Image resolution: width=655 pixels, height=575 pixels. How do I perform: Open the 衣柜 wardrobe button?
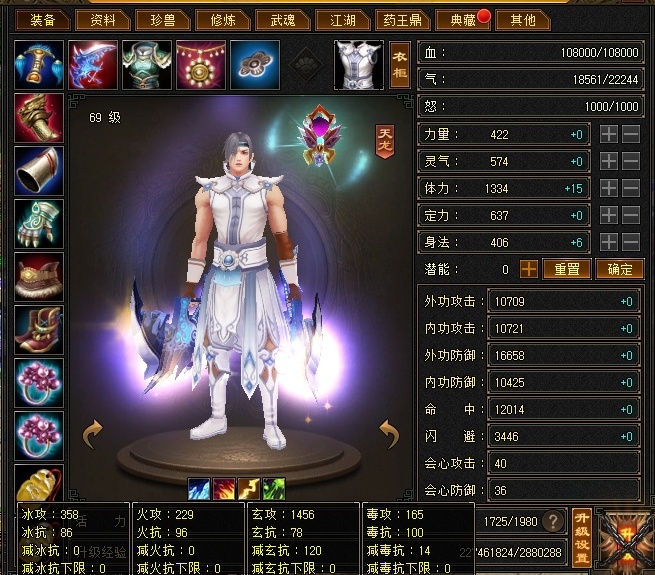400,65
